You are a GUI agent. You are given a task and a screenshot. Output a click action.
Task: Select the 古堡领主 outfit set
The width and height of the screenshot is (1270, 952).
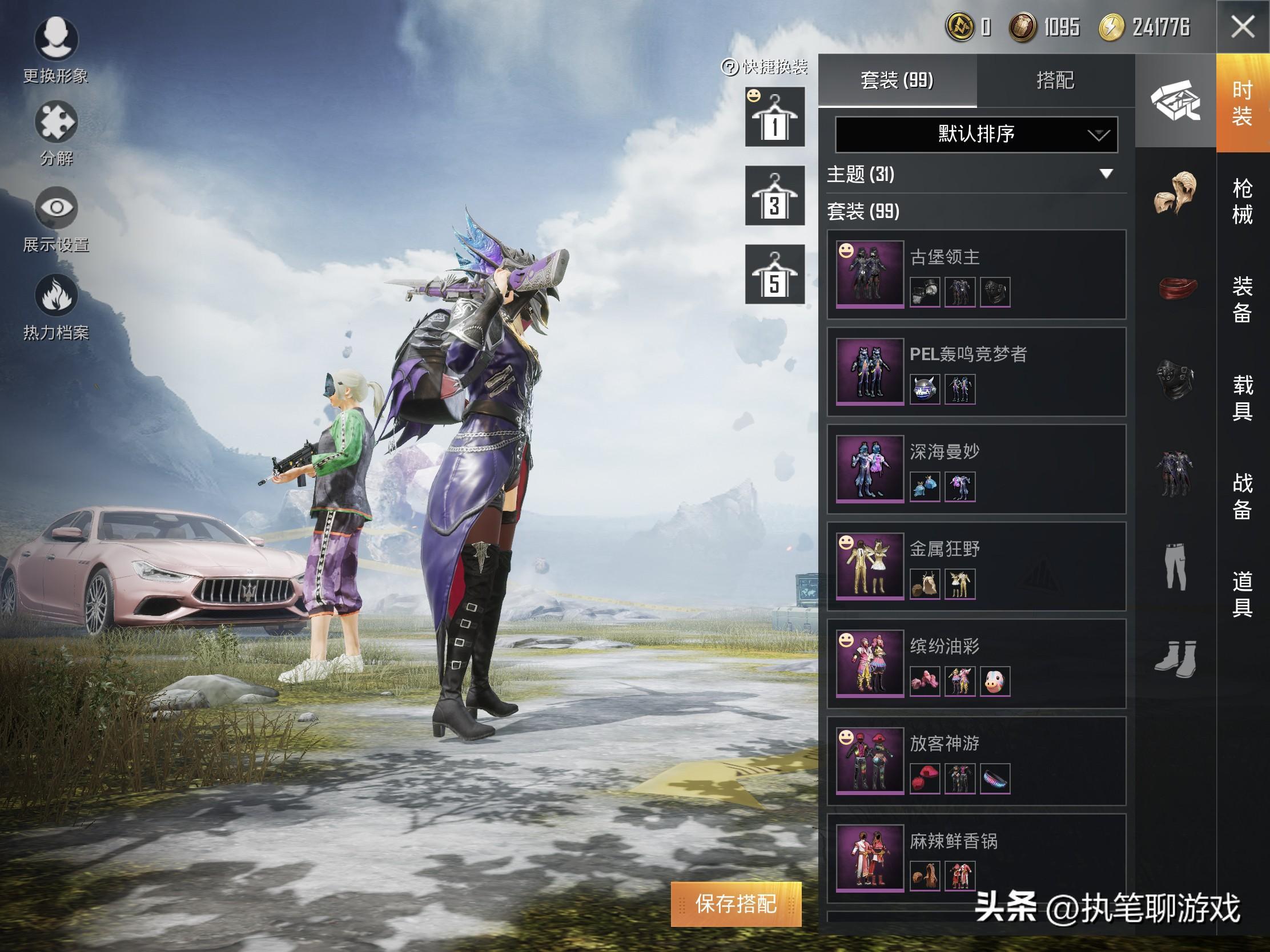tap(976, 275)
